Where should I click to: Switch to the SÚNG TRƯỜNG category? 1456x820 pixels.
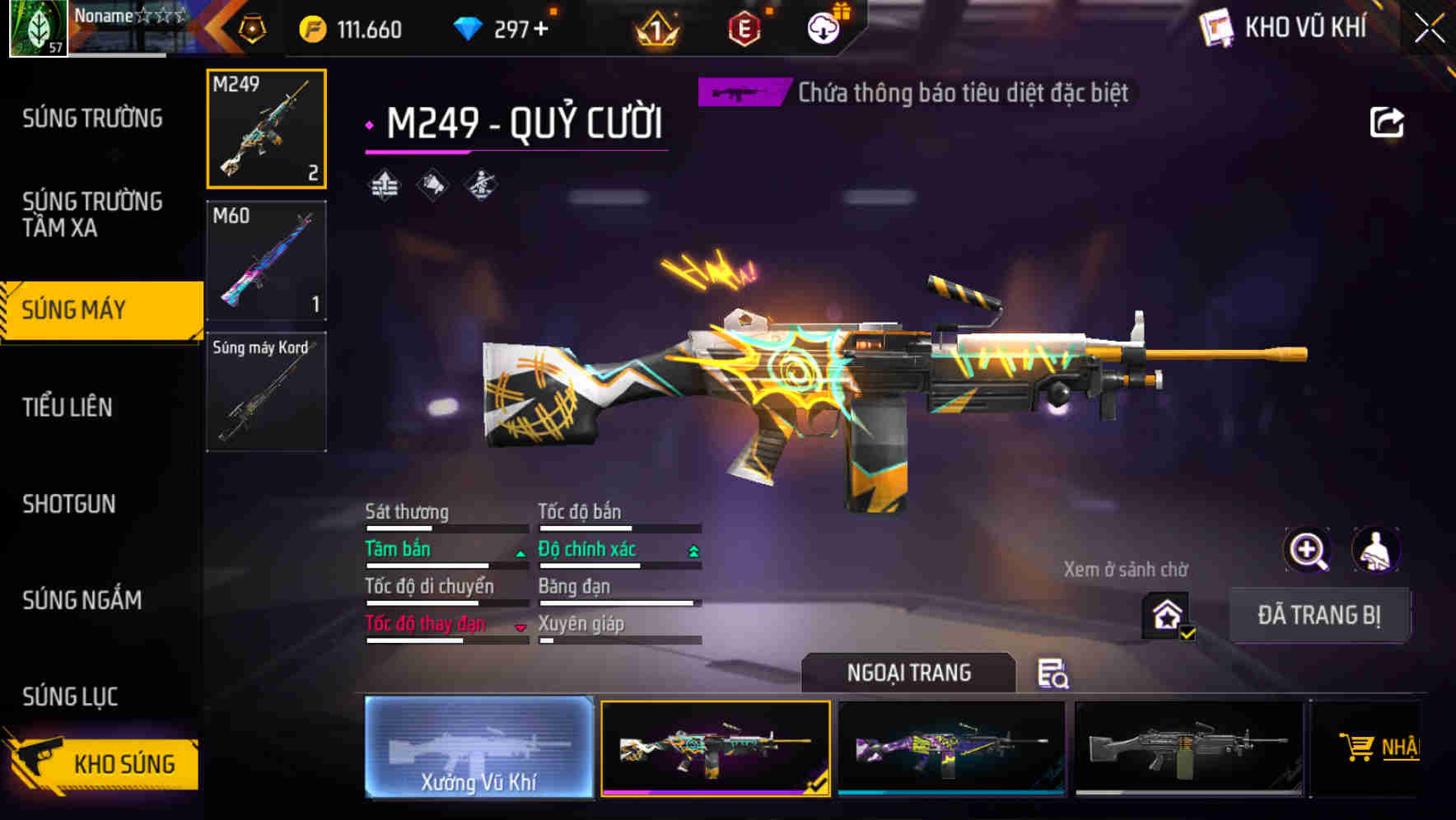pos(92,118)
